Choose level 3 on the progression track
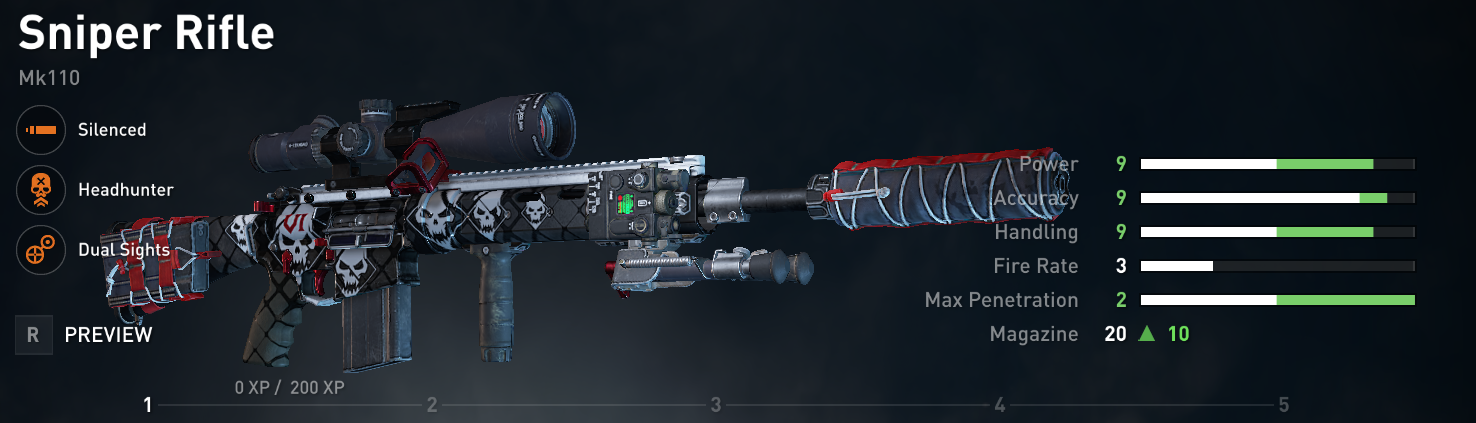This screenshot has height=423, width=1476. [x=716, y=405]
